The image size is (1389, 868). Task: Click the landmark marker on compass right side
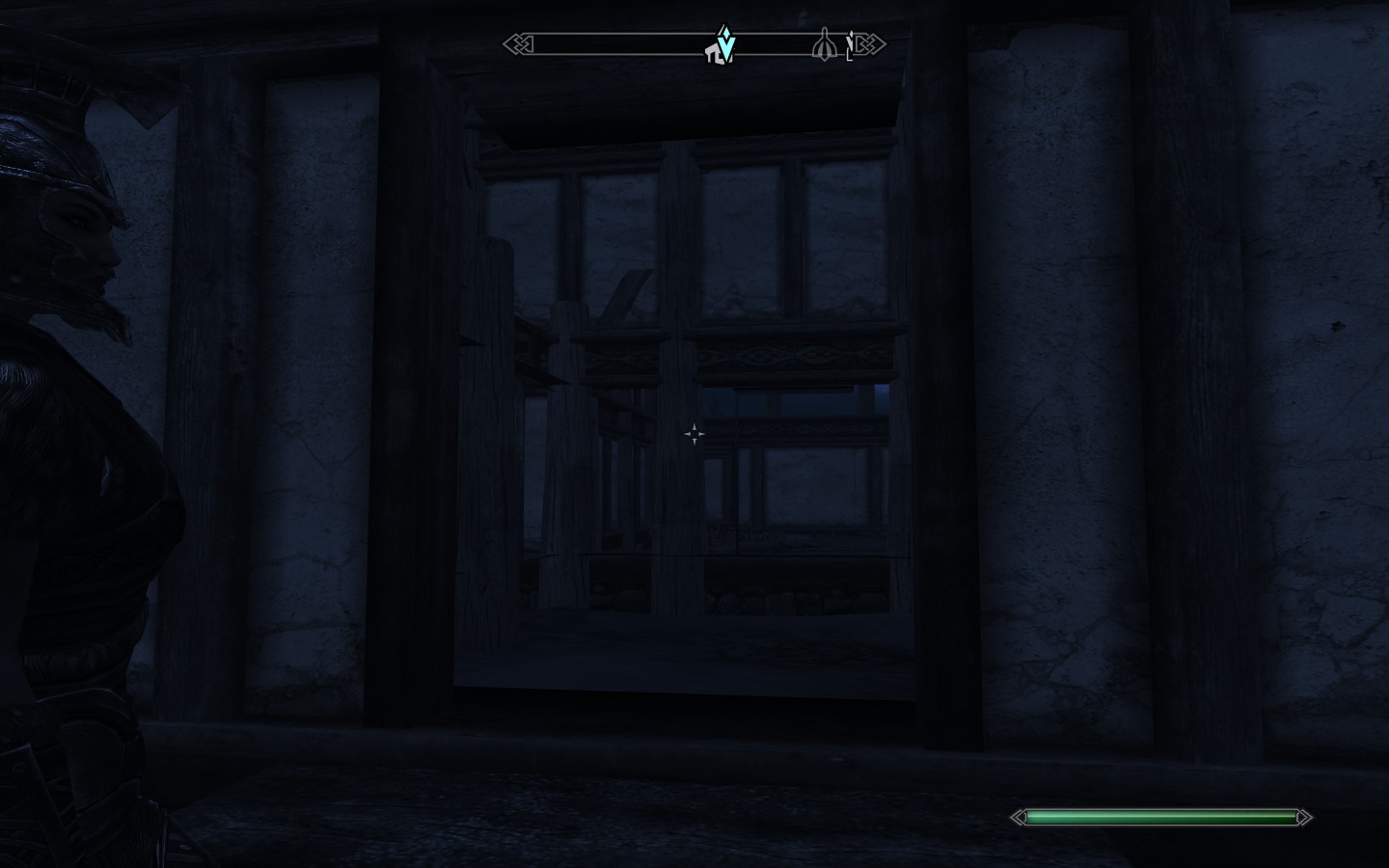[825, 44]
